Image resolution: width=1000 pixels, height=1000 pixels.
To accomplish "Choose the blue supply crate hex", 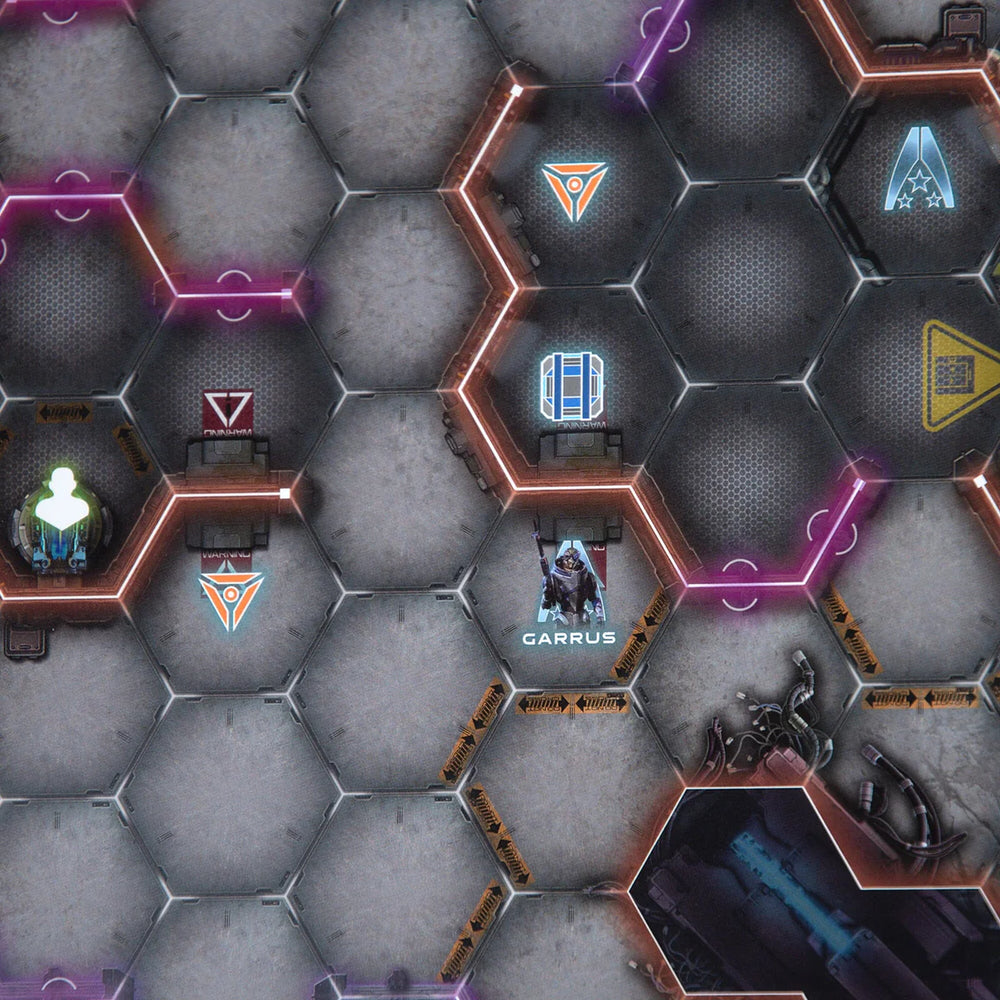I will click(x=572, y=387).
